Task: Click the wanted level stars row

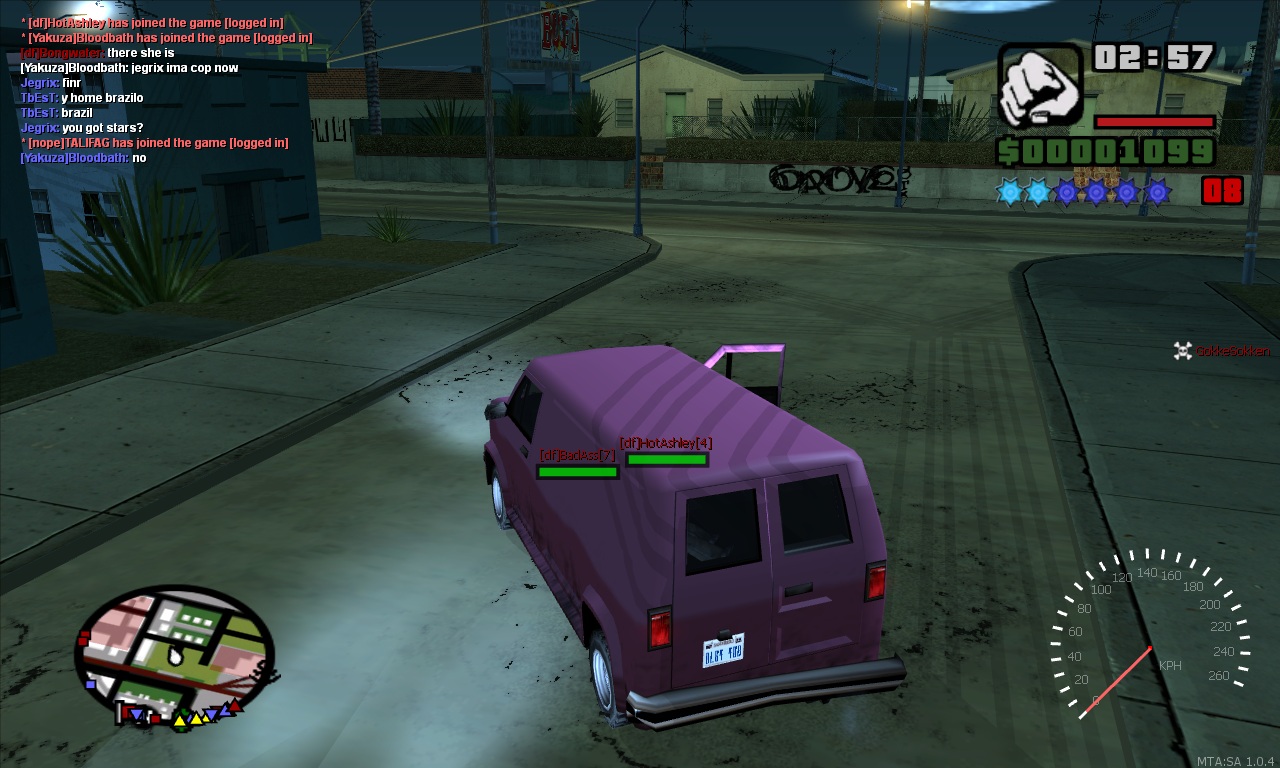Action: [1084, 191]
